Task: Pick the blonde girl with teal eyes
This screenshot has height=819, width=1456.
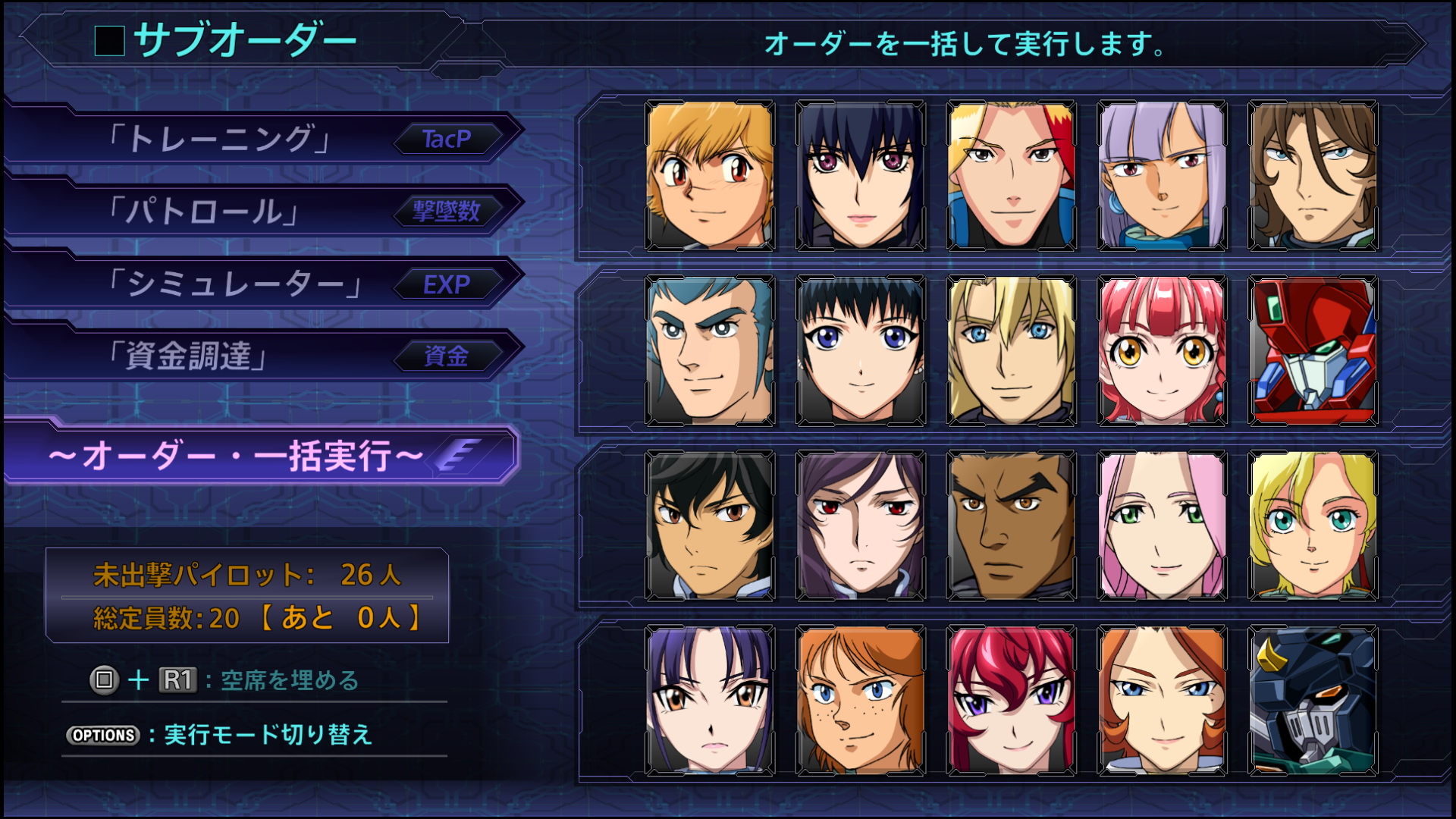Action: pyautogui.click(x=1313, y=526)
